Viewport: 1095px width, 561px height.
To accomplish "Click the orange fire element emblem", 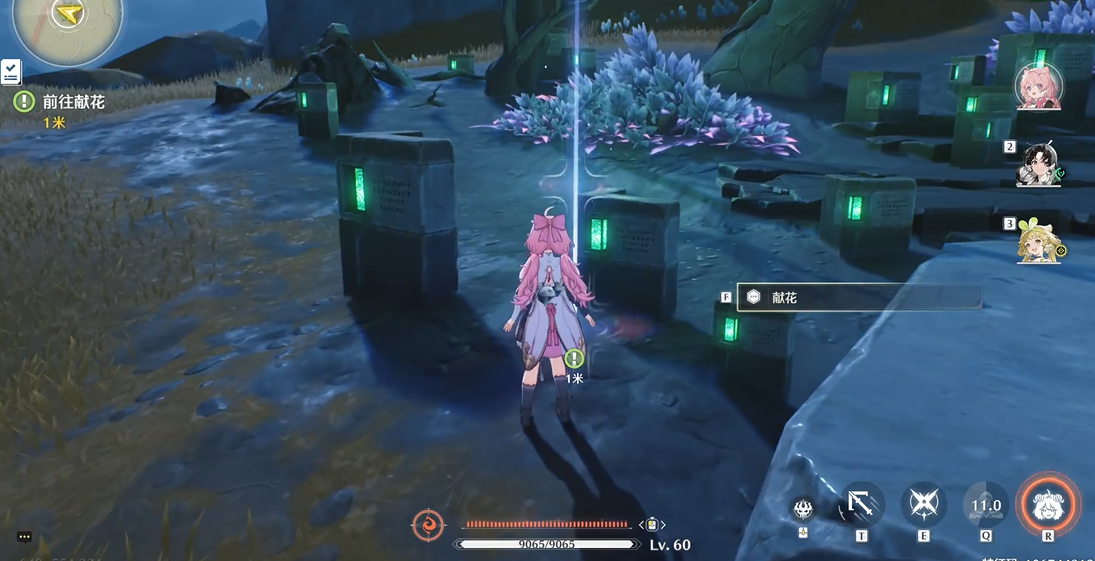I will click(x=428, y=525).
